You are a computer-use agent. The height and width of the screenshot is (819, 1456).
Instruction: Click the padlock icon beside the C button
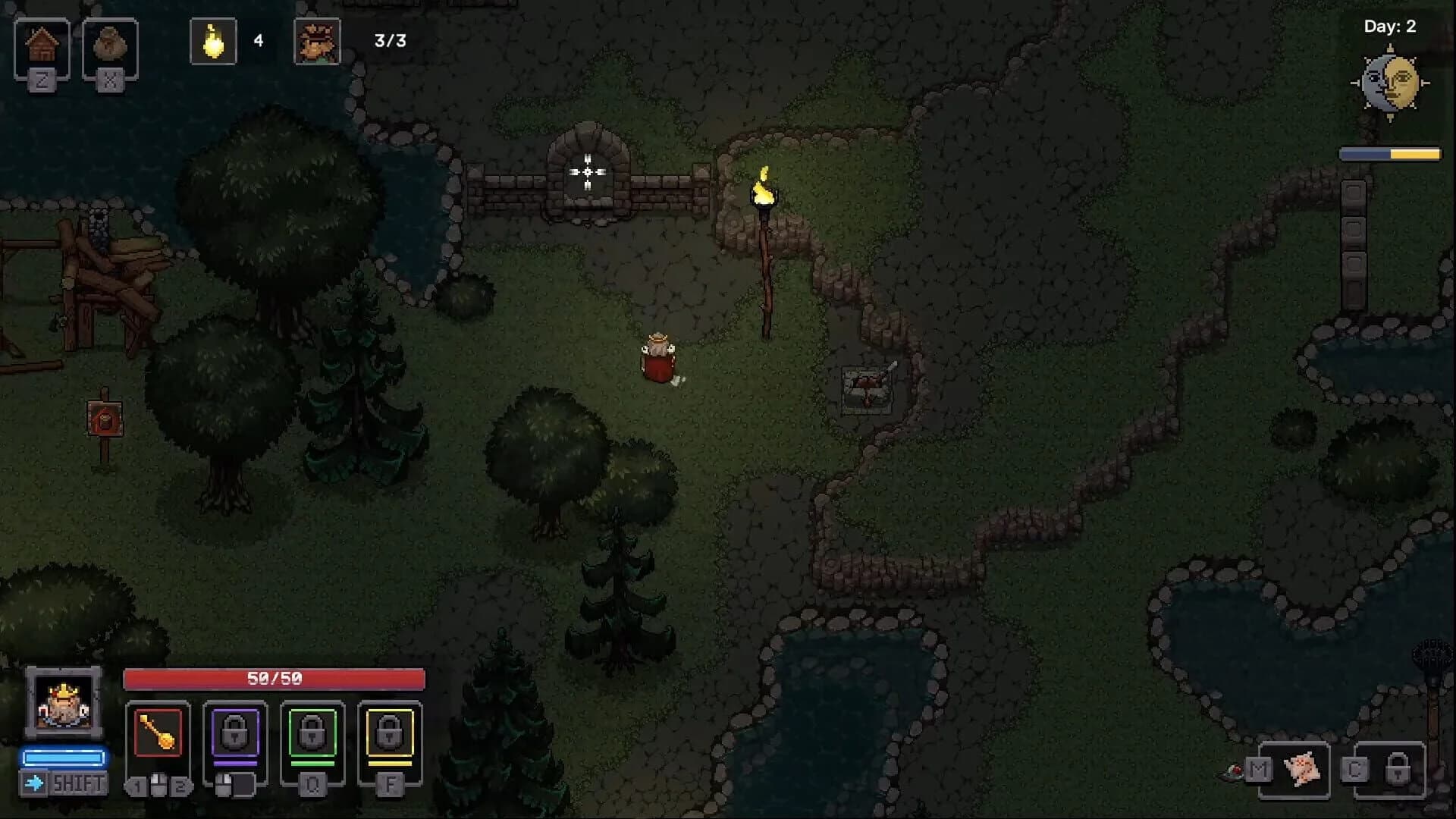1399,768
